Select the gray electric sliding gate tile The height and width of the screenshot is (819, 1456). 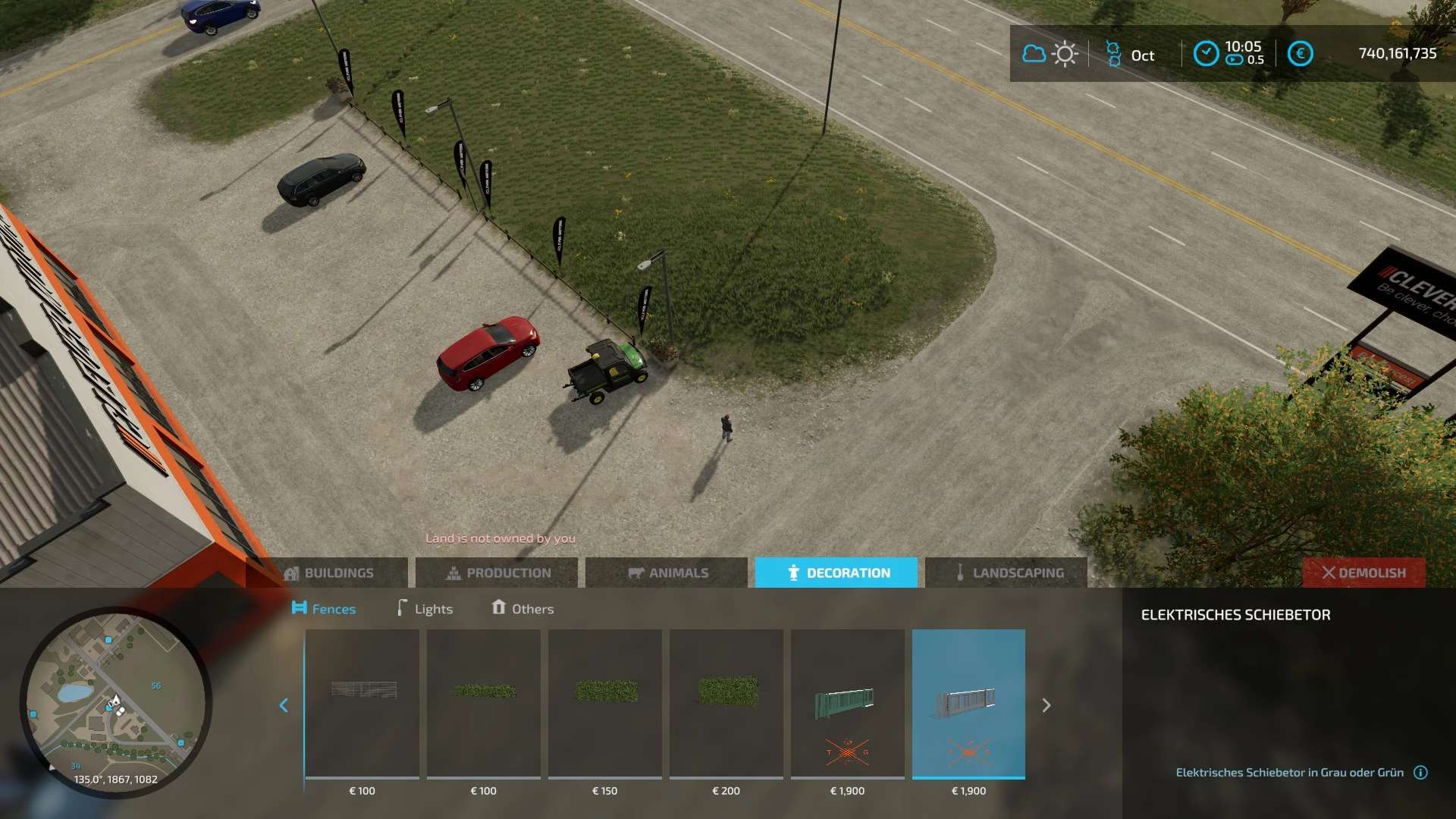coord(968,704)
